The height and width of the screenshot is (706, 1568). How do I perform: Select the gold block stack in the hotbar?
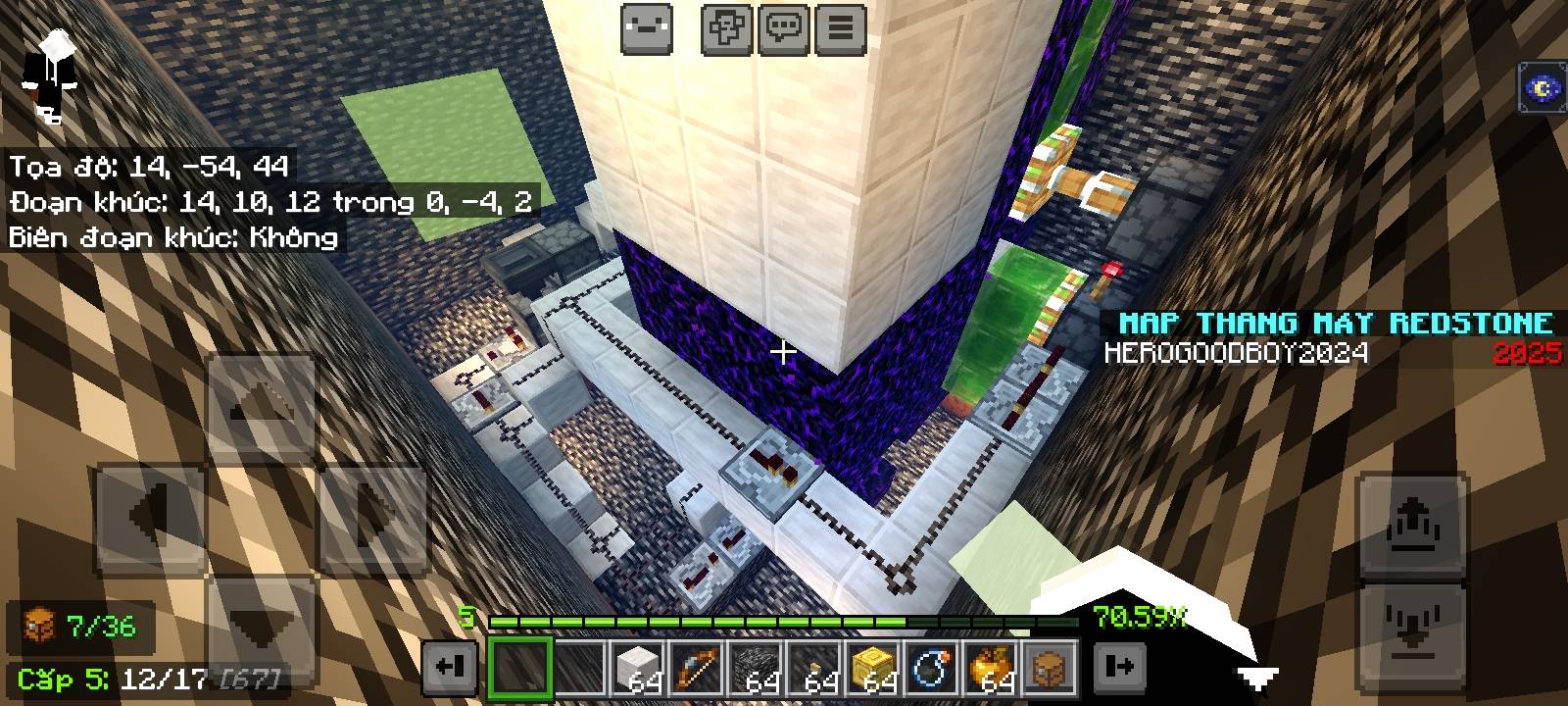coord(874,669)
